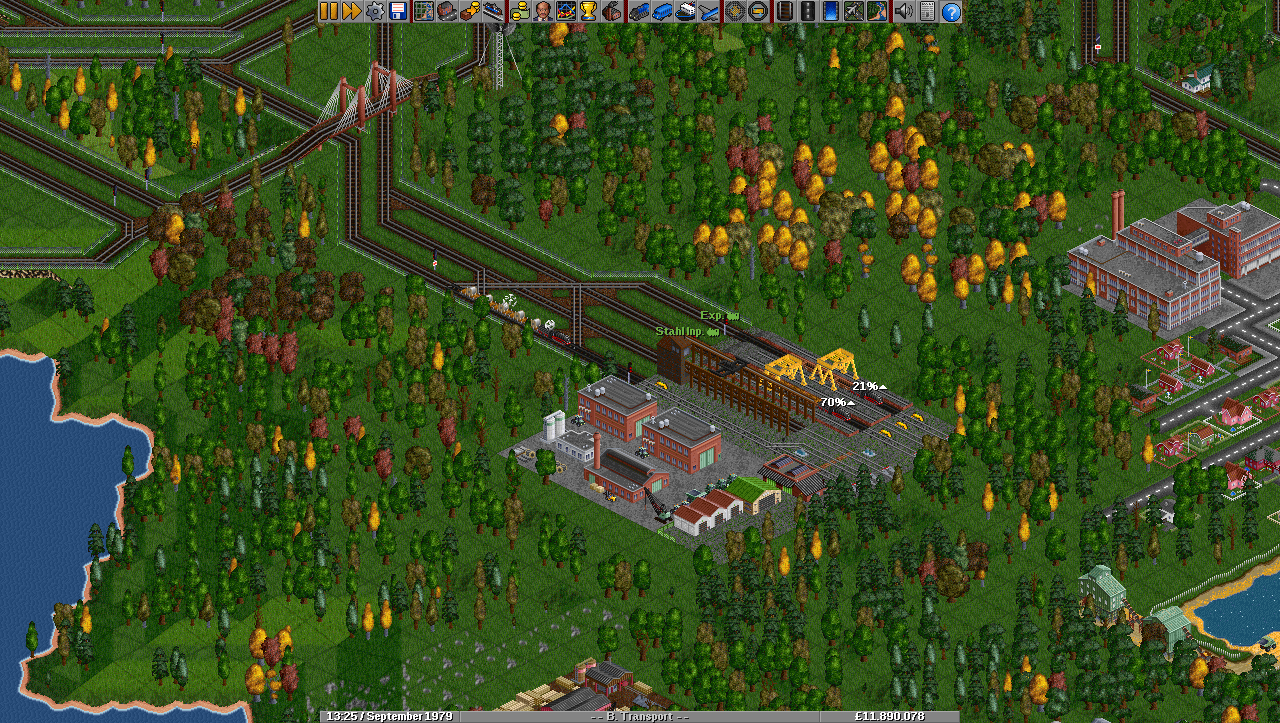Show the world map menu
The image size is (1280, 723).
423,11
